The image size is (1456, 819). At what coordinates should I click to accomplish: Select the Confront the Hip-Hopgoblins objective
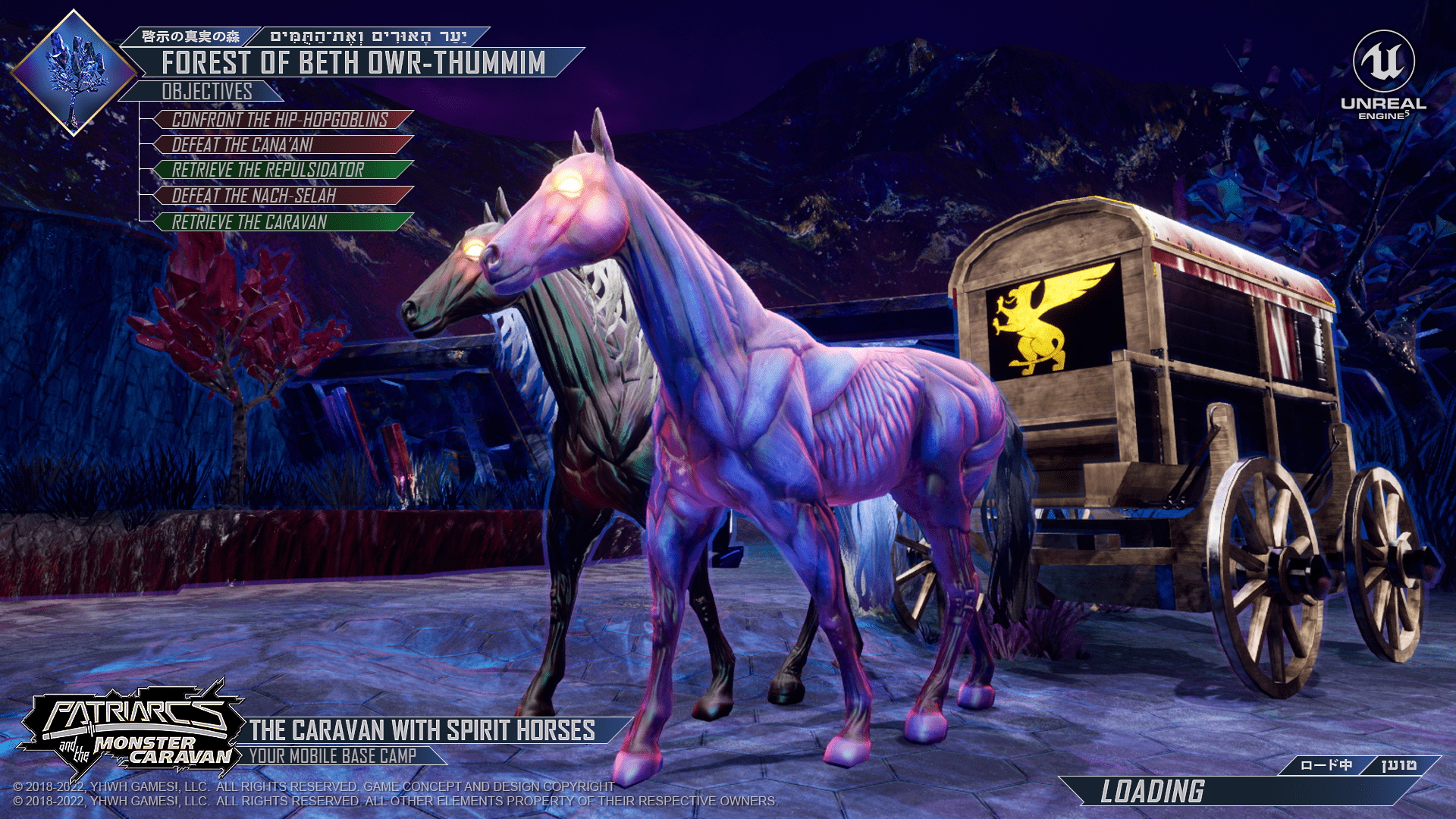coord(281,120)
